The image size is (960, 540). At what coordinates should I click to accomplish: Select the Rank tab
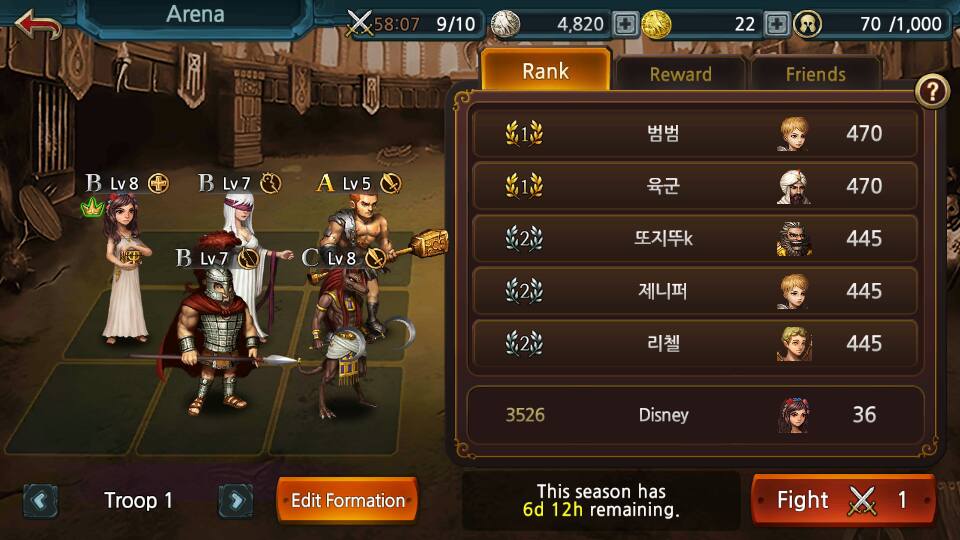point(545,71)
